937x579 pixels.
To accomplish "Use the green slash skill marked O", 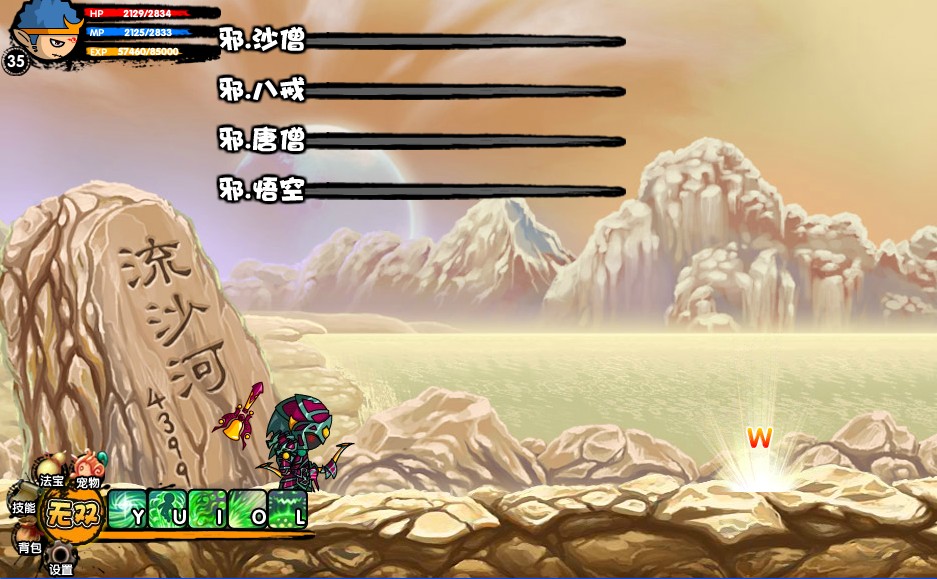I will [247, 509].
